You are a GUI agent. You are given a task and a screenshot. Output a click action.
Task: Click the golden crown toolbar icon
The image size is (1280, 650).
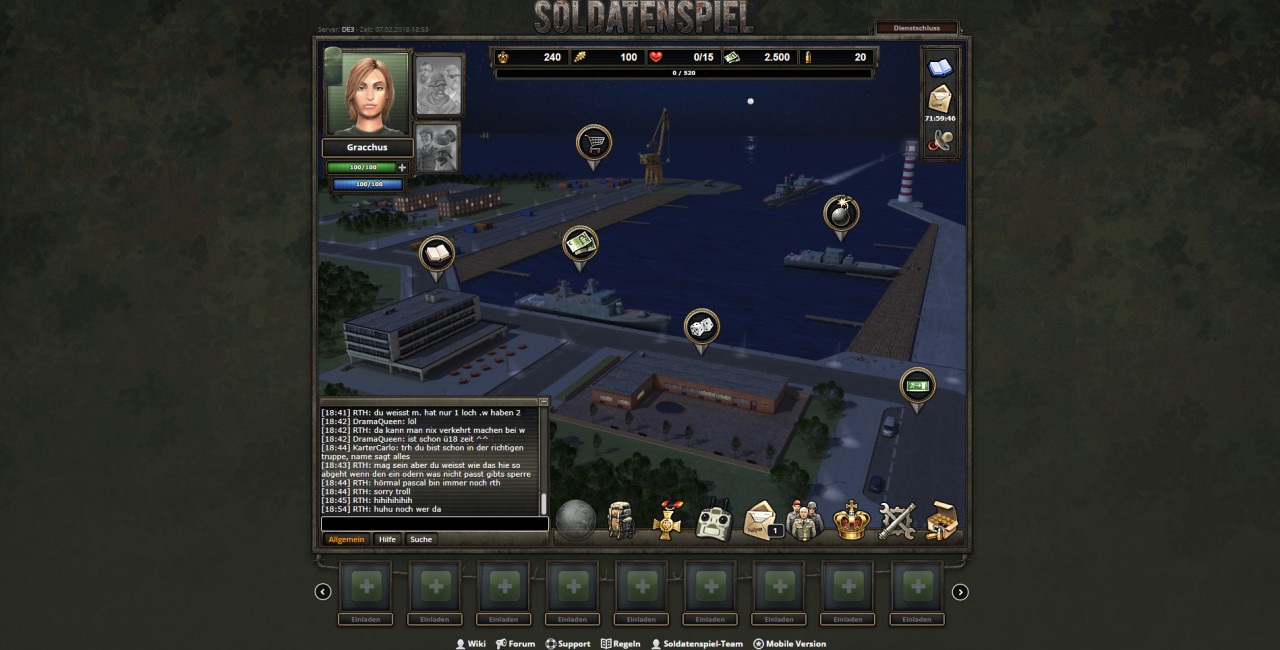851,521
